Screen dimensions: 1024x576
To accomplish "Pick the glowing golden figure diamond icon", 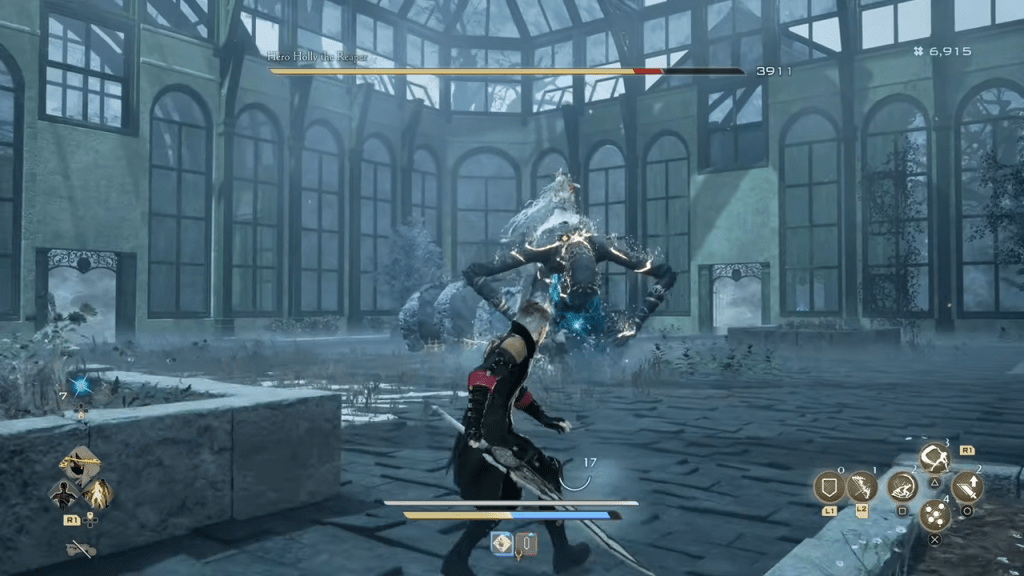I will 97,493.
